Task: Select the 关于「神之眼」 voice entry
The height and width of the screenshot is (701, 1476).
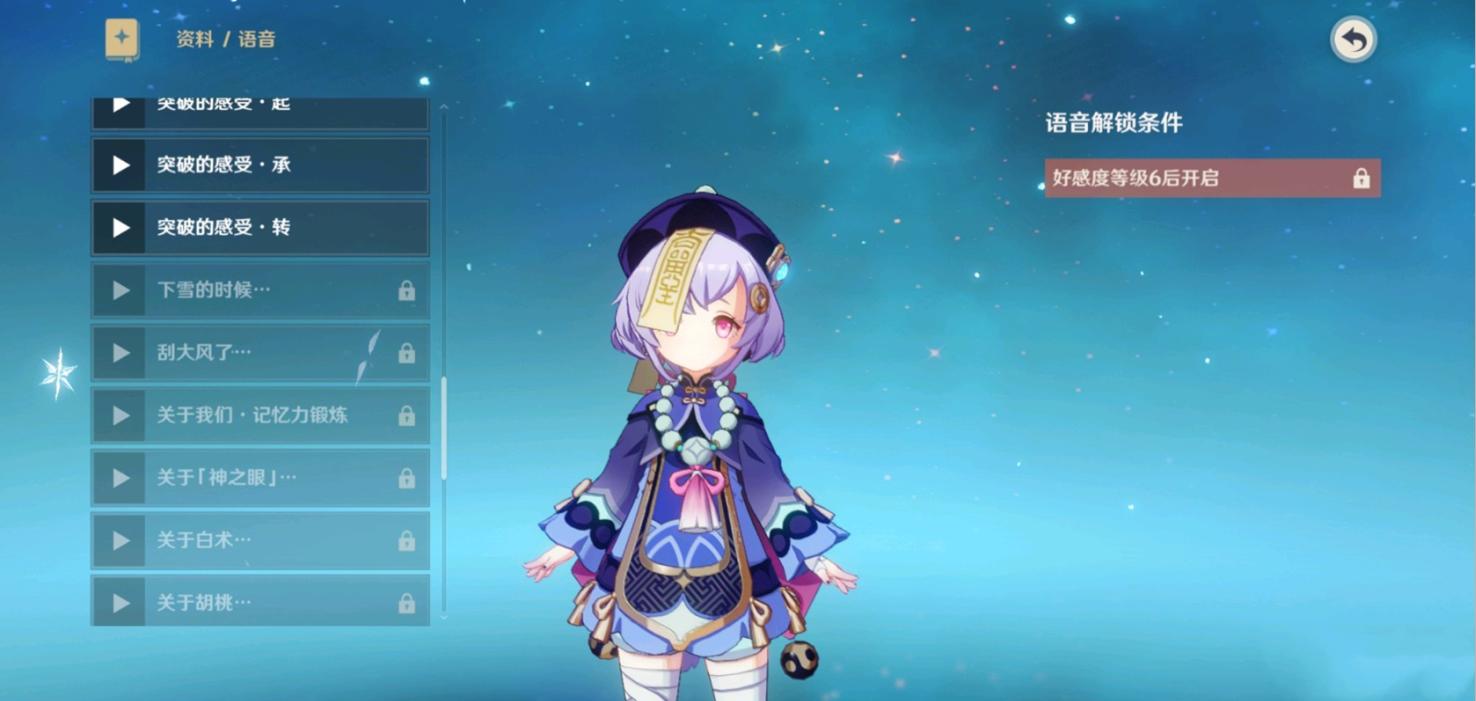Action: point(260,478)
